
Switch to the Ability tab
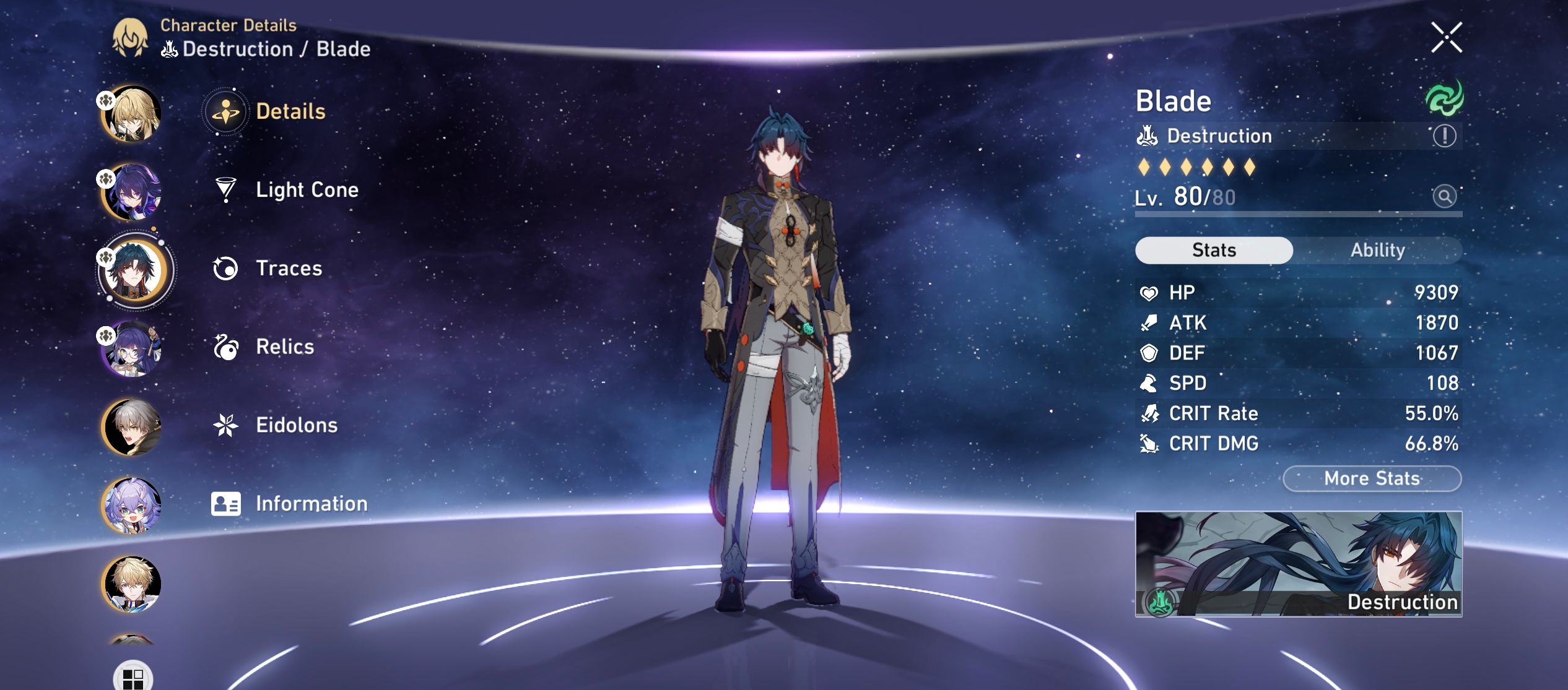tap(1379, 250)
